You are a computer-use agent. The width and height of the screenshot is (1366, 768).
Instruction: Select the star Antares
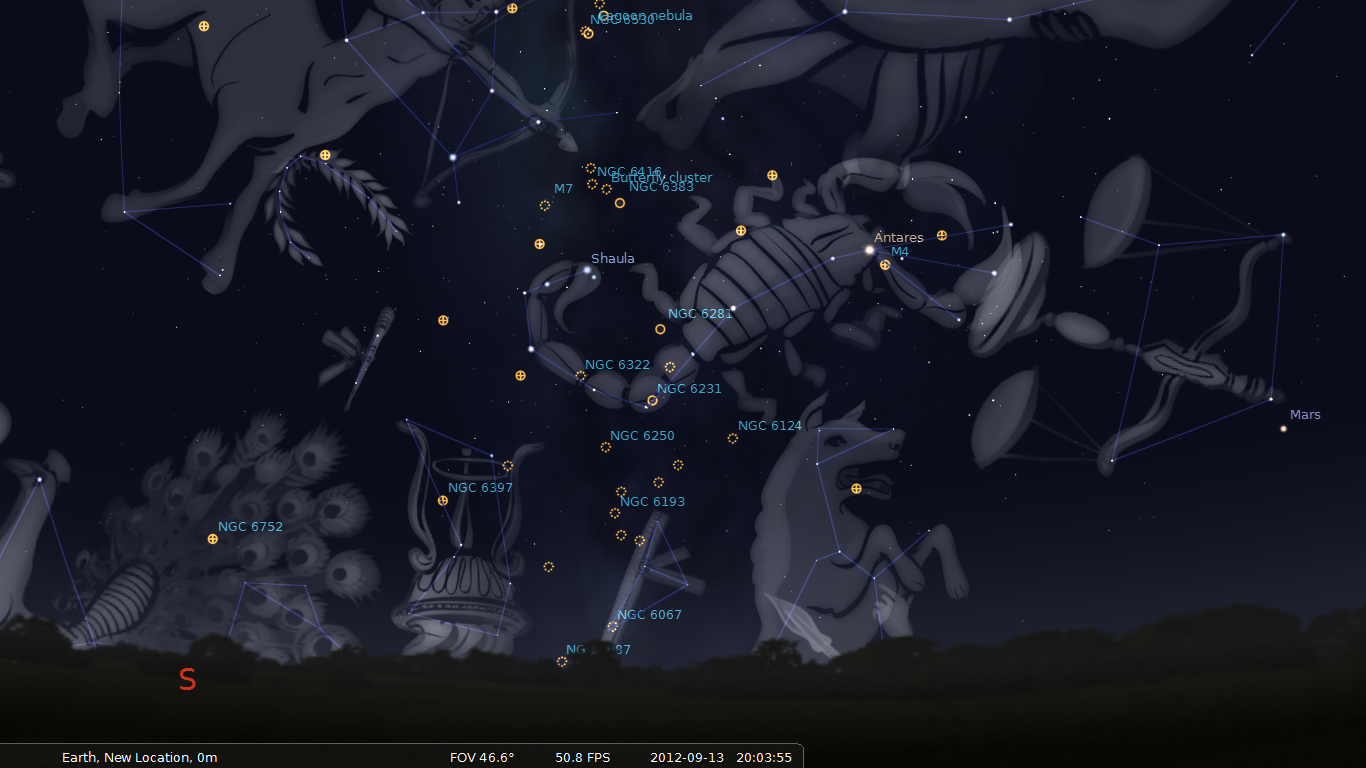pyautogui.click(x=869, y=248)
